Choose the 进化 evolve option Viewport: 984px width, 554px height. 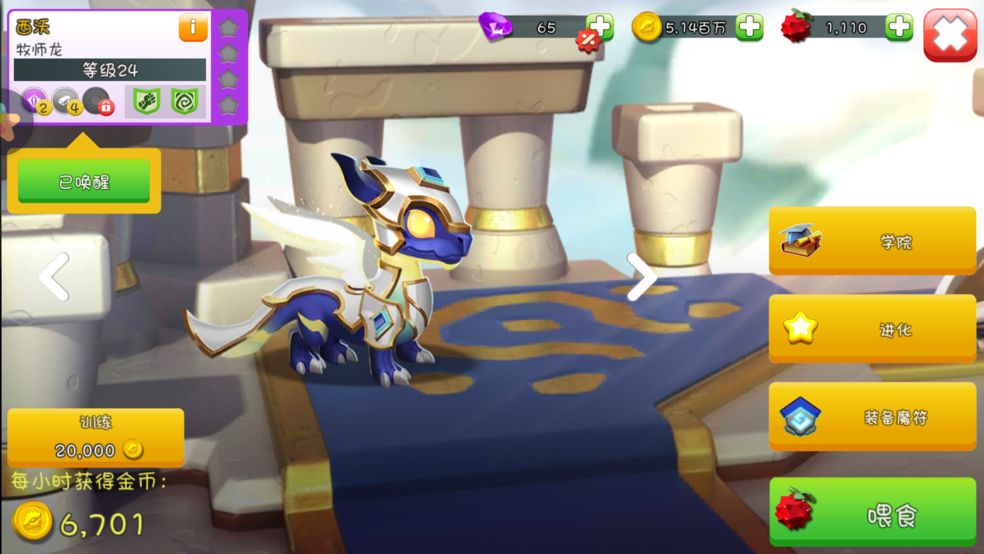(x=872, y=329)
